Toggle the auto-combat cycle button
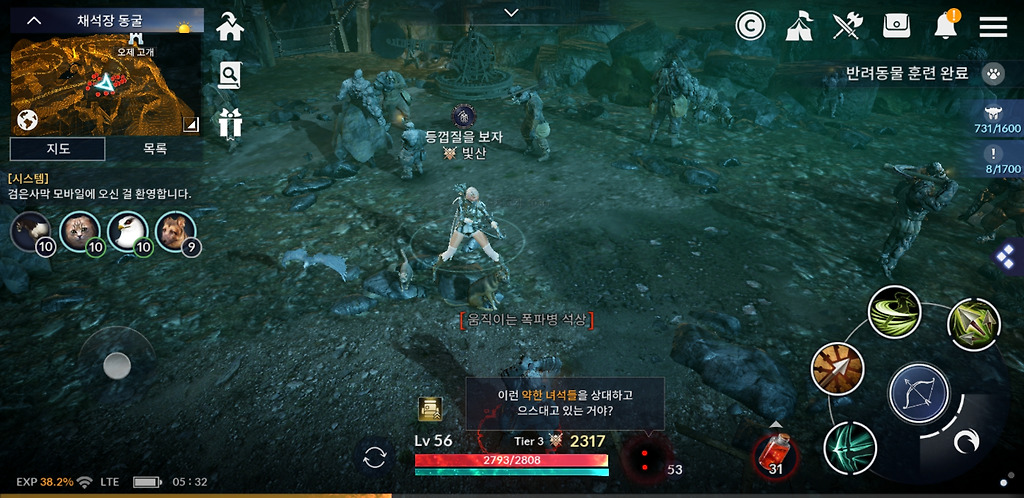Screen dimensions: 1024x498 (375, 458)
